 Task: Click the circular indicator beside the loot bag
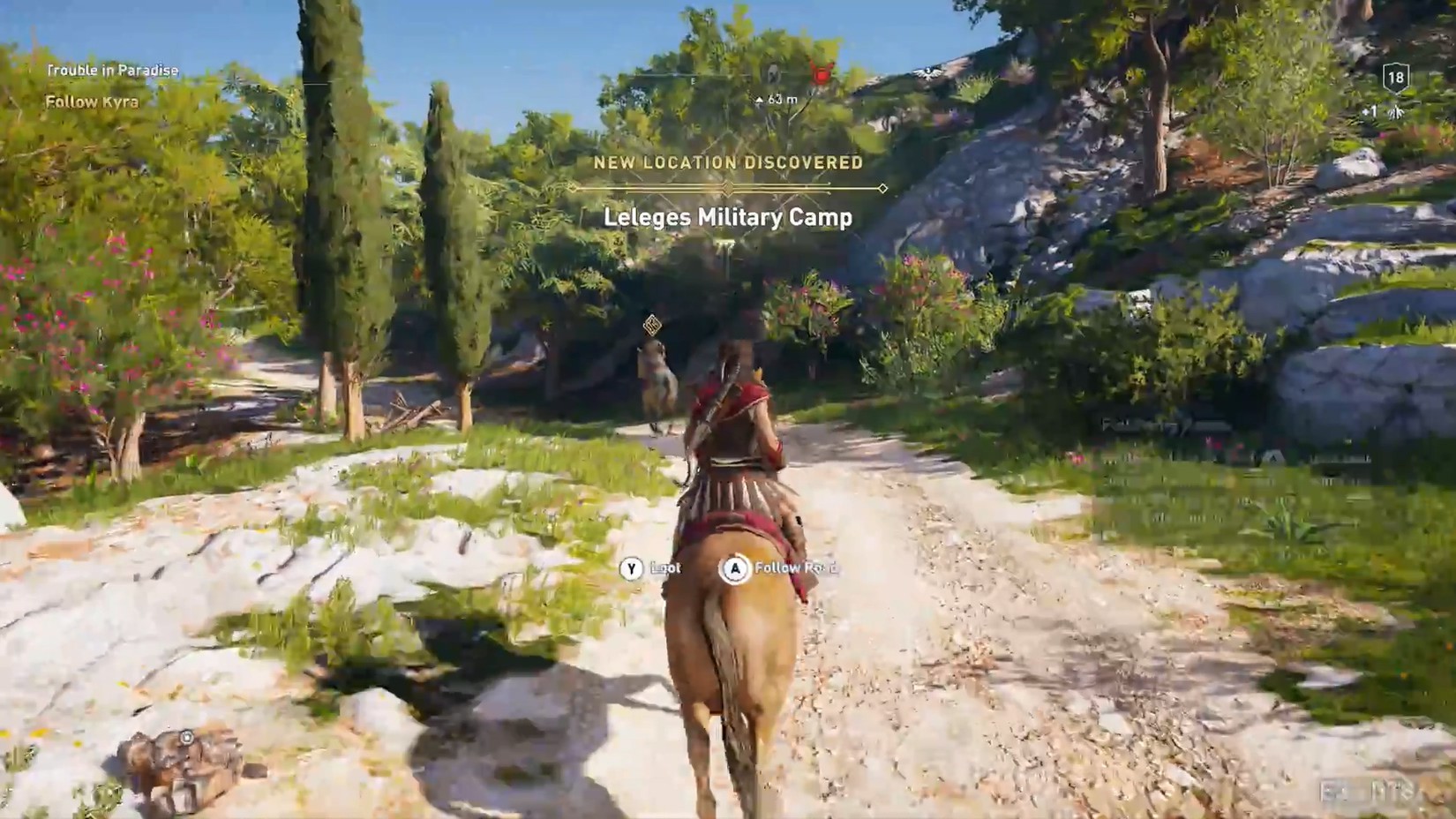pos(187,737)
